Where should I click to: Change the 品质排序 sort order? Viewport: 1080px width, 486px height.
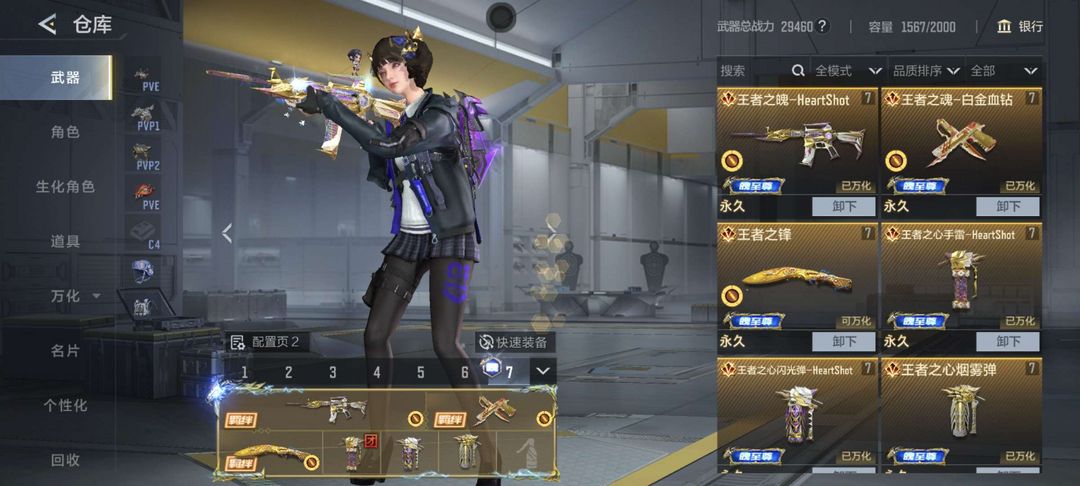(926, 71)
